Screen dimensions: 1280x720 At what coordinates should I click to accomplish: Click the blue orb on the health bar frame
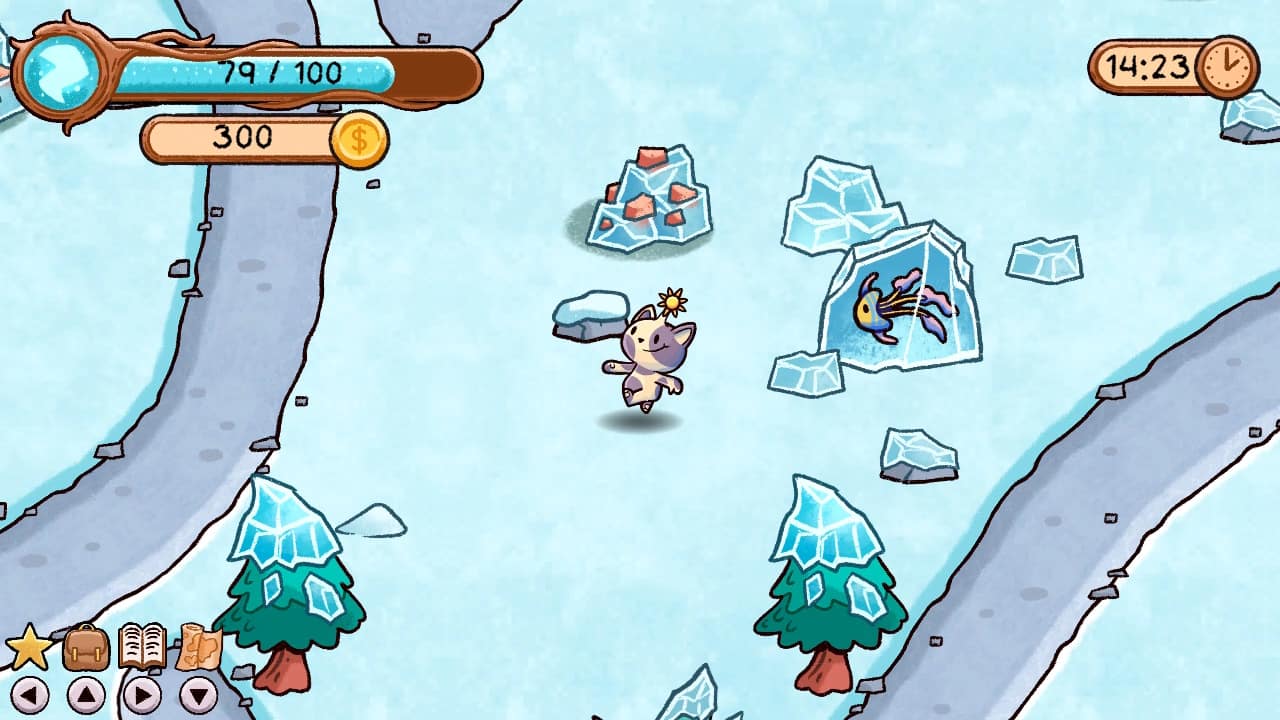coord(58,68)
